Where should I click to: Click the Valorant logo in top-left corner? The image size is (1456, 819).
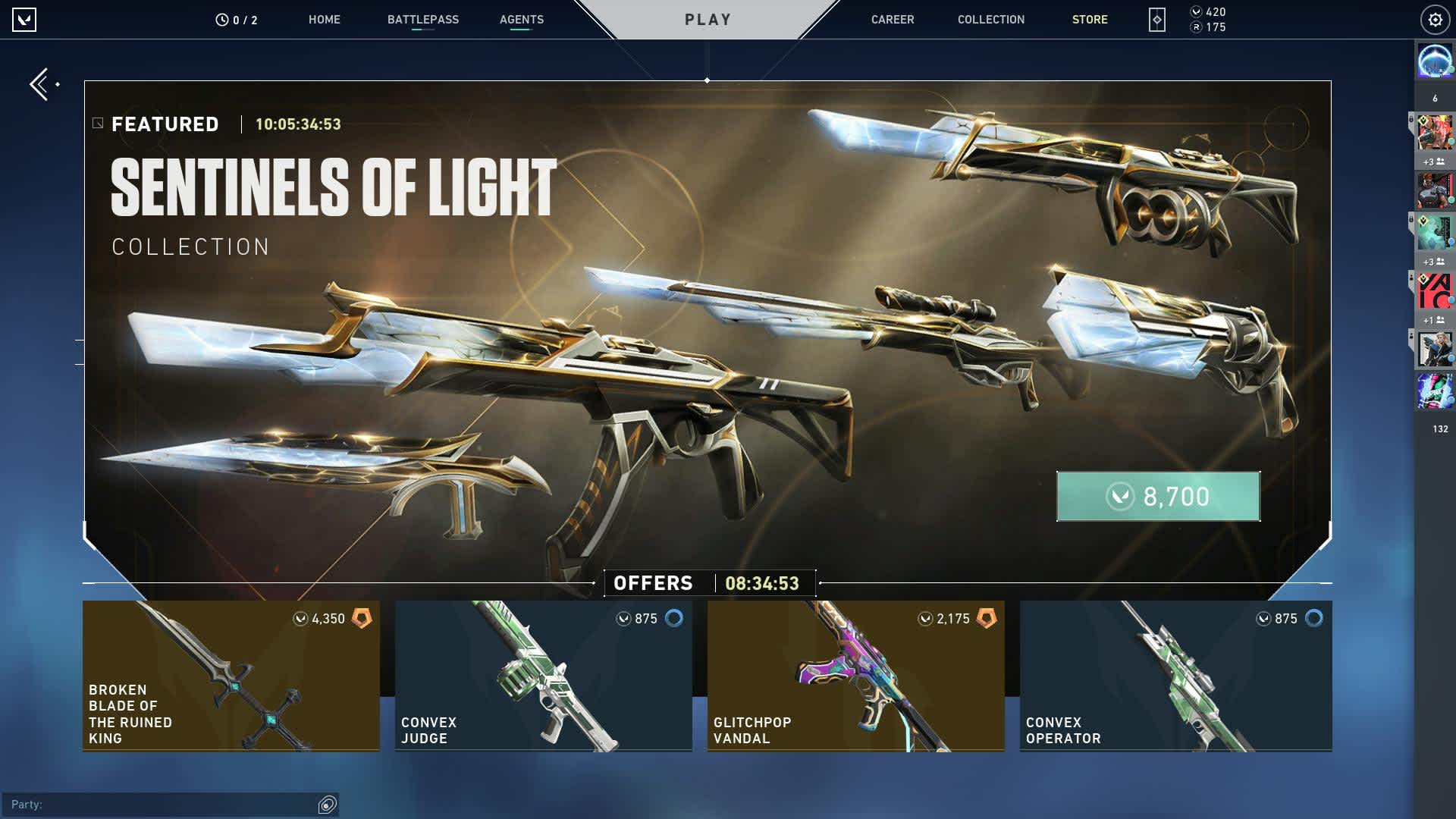24,20
